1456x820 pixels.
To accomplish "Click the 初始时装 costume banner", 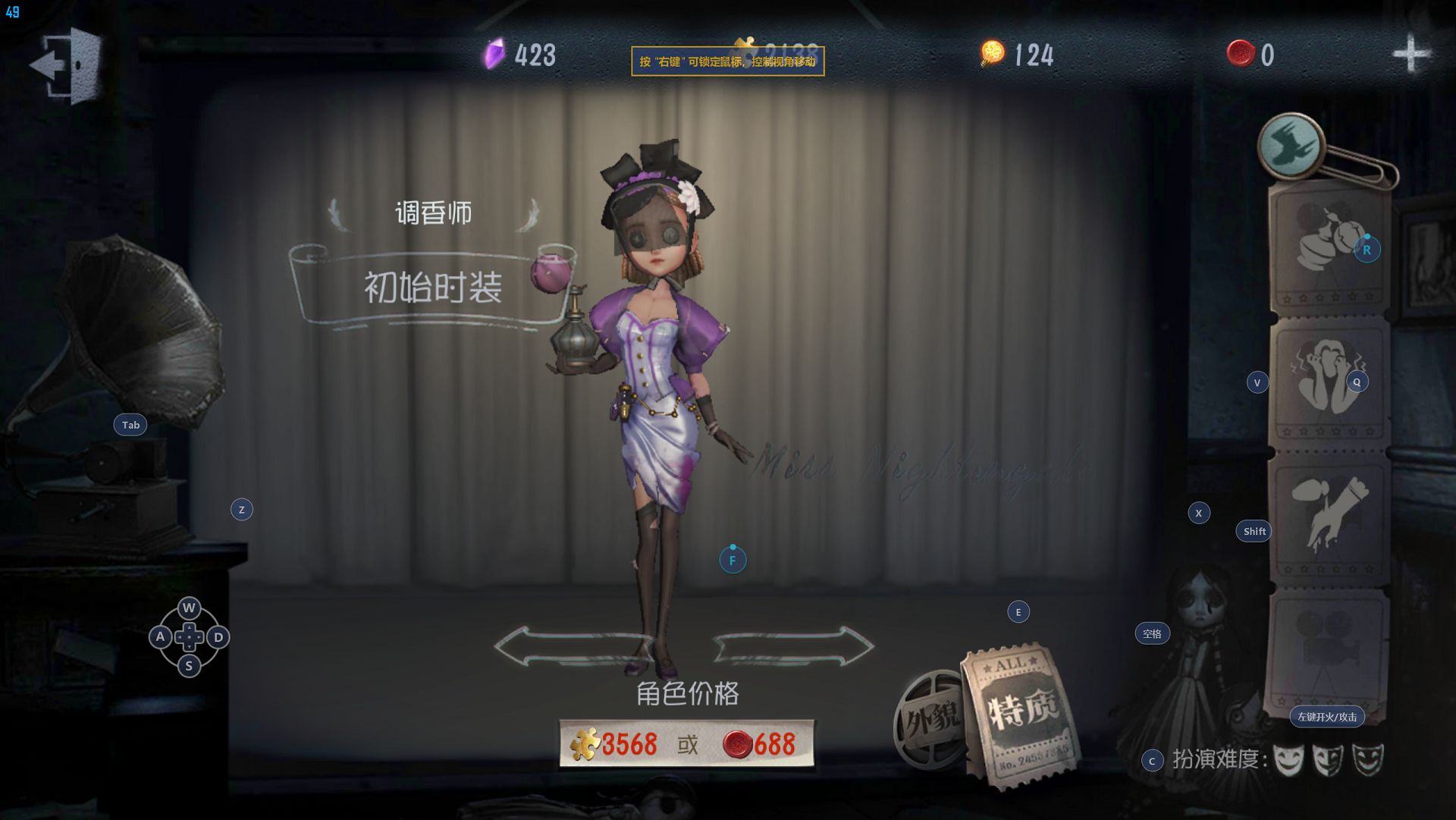I will (432, 288).
